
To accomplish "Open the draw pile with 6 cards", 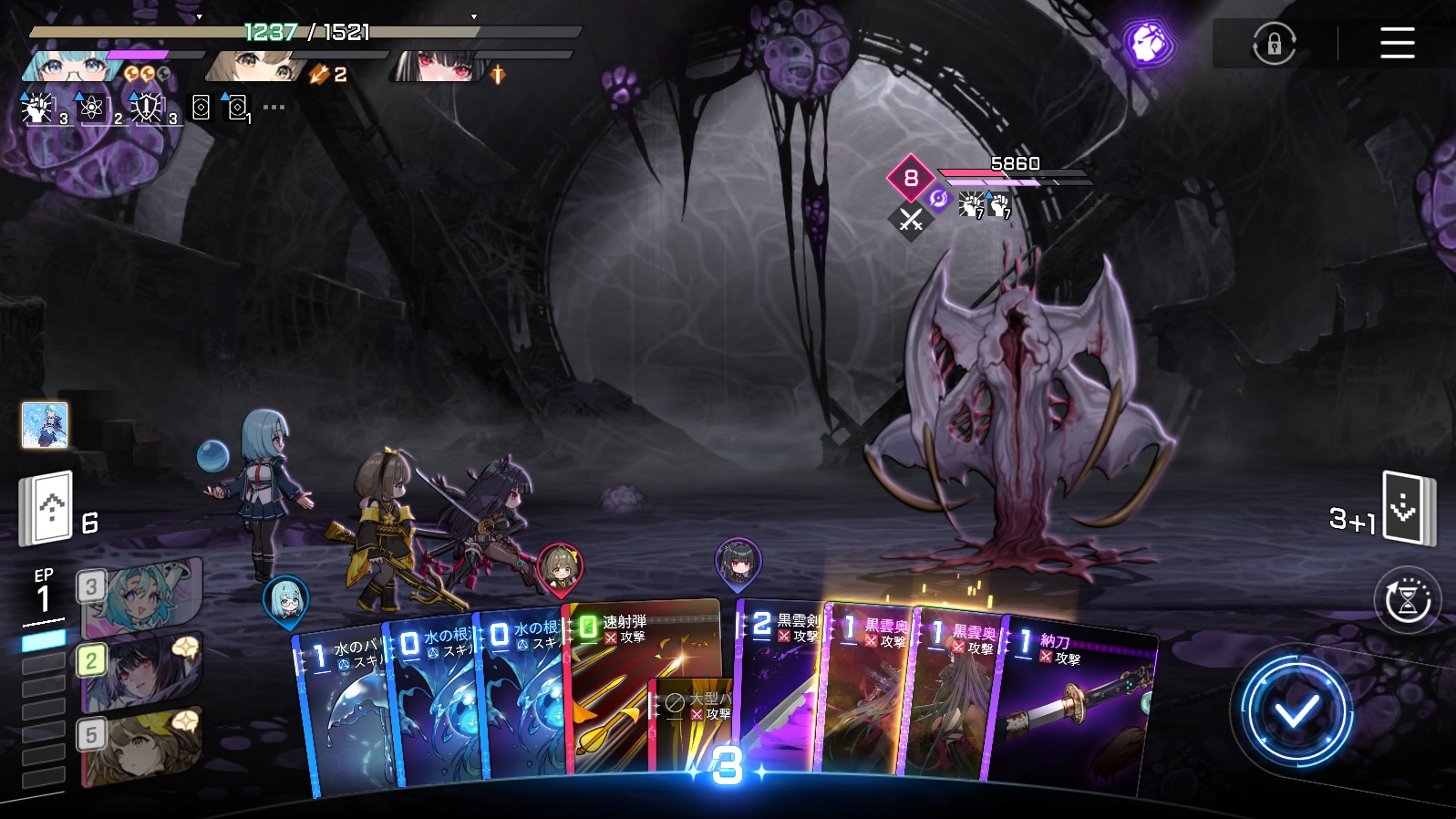I will coord(47,508).
